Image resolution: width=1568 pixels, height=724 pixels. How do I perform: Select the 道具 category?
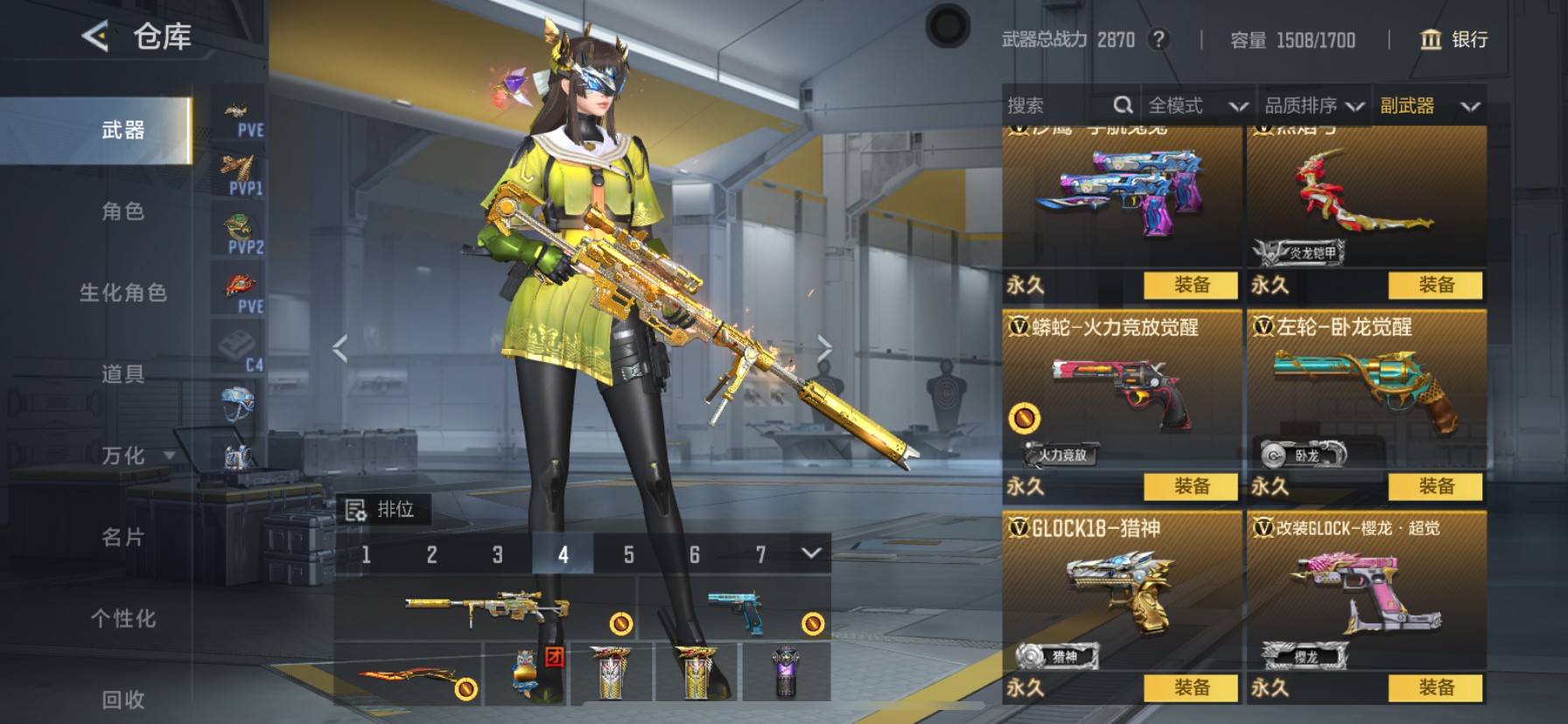(x=122, y=374)
